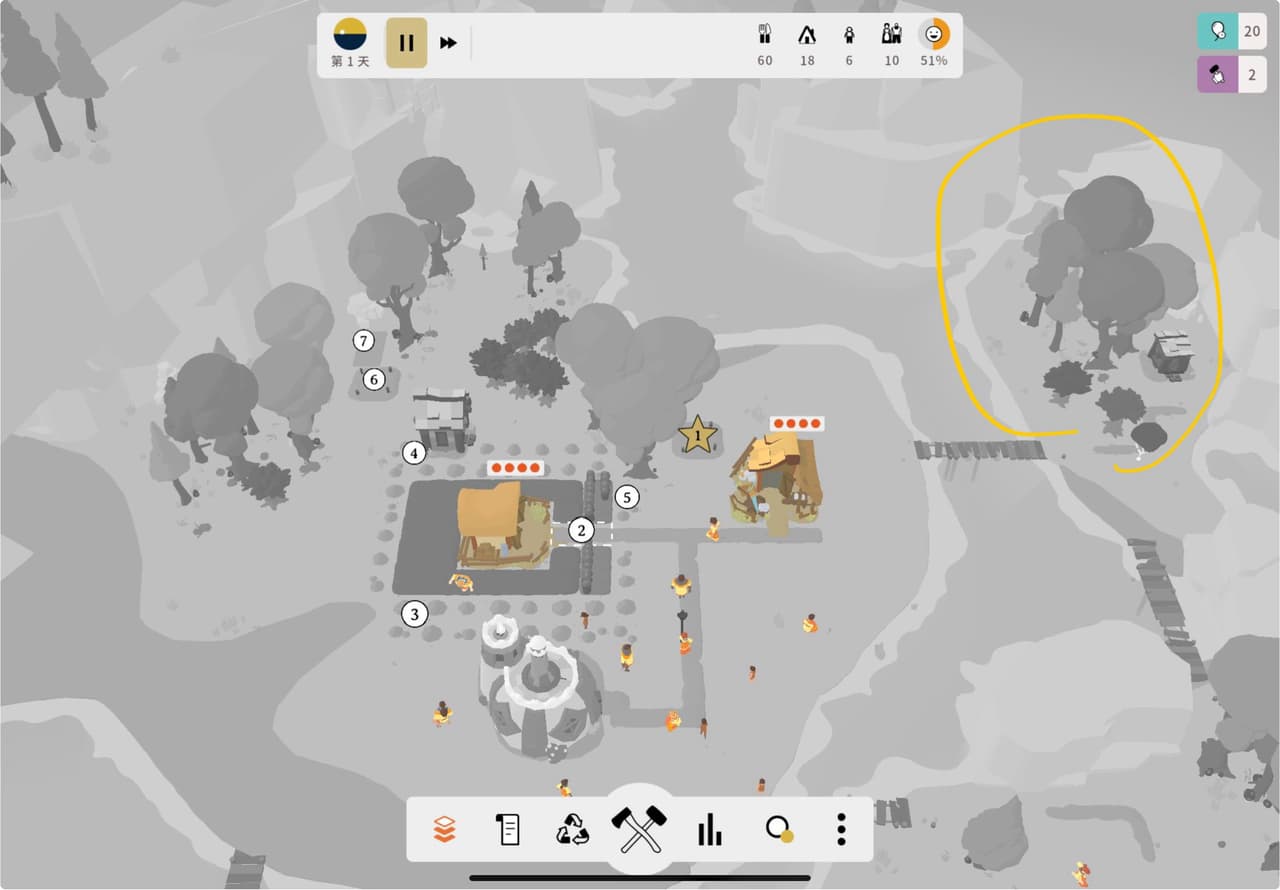The image size is (1280, 890).
Task: Toggle the orange layers button
Action: pos(445,829)
